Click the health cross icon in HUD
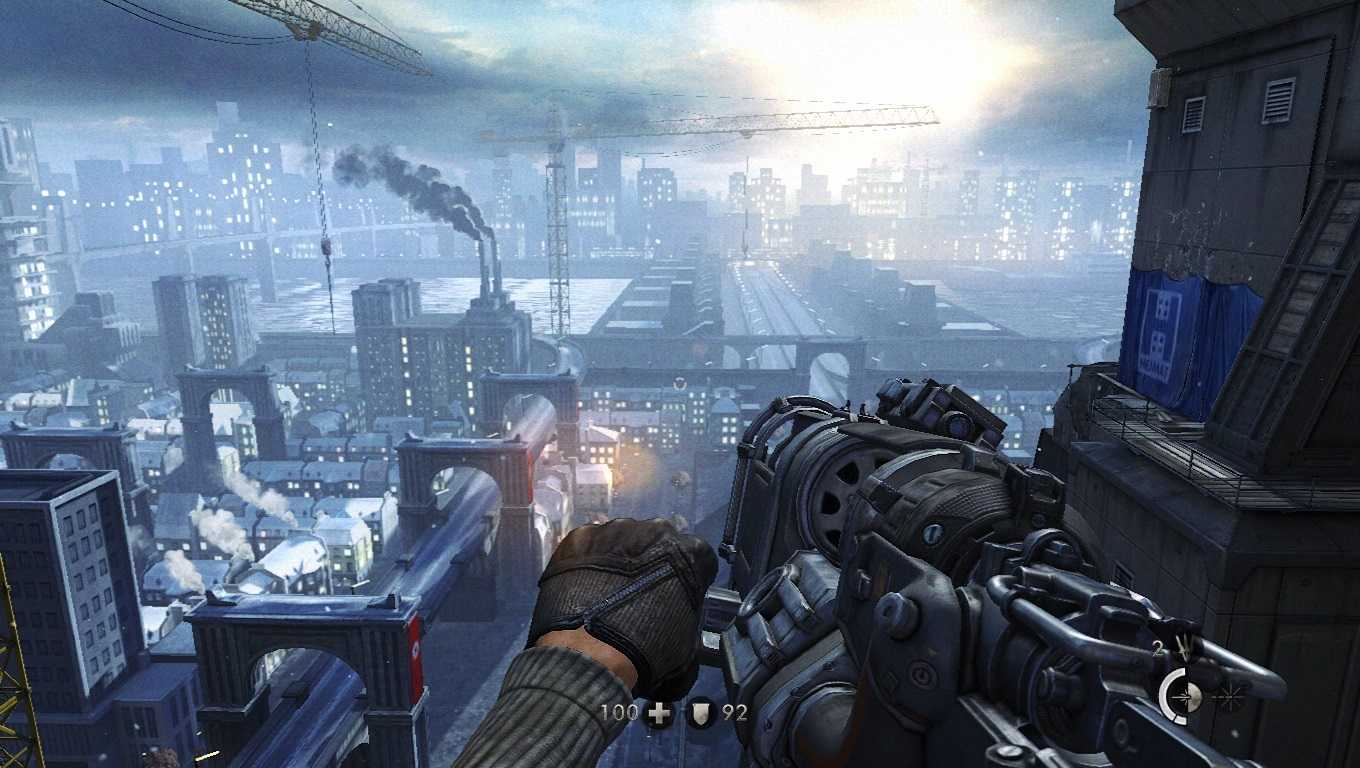The width and height of the screenshot is (1360, 768). [x=657, y=712]
